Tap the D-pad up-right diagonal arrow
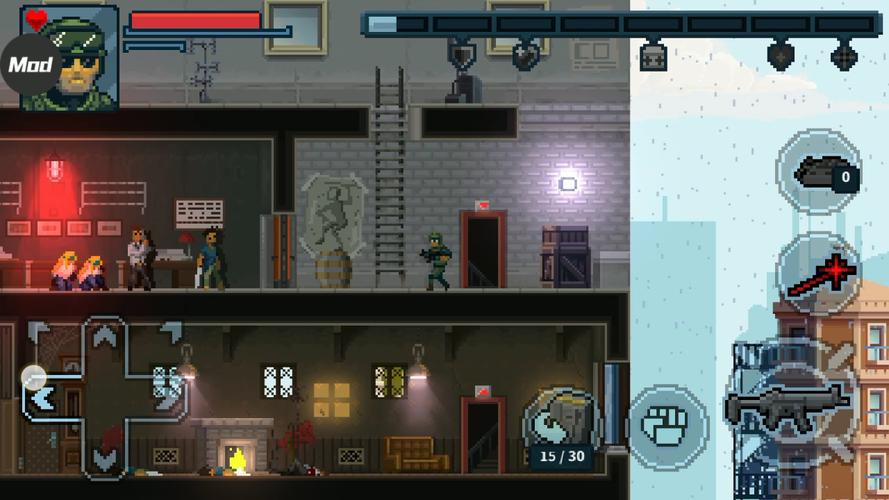889x500 pixels. coord(170,331)
